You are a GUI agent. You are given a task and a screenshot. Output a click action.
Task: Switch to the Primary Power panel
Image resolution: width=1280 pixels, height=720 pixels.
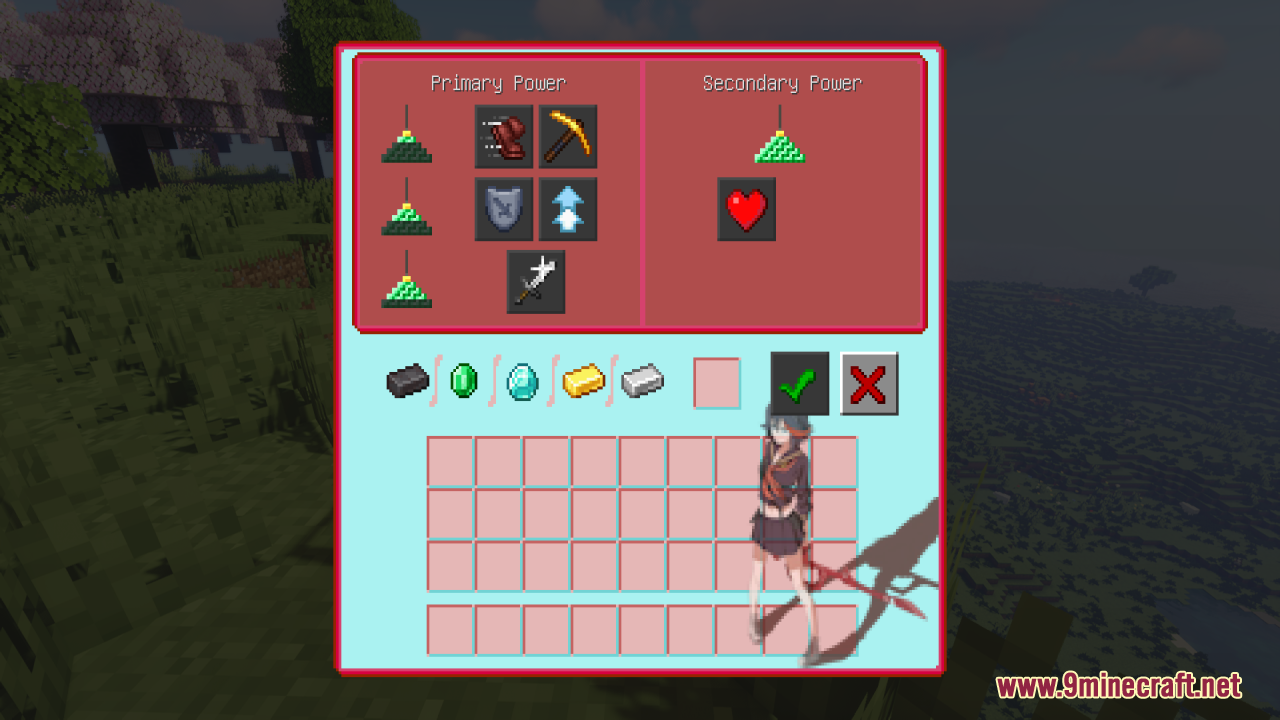point(499,84)
